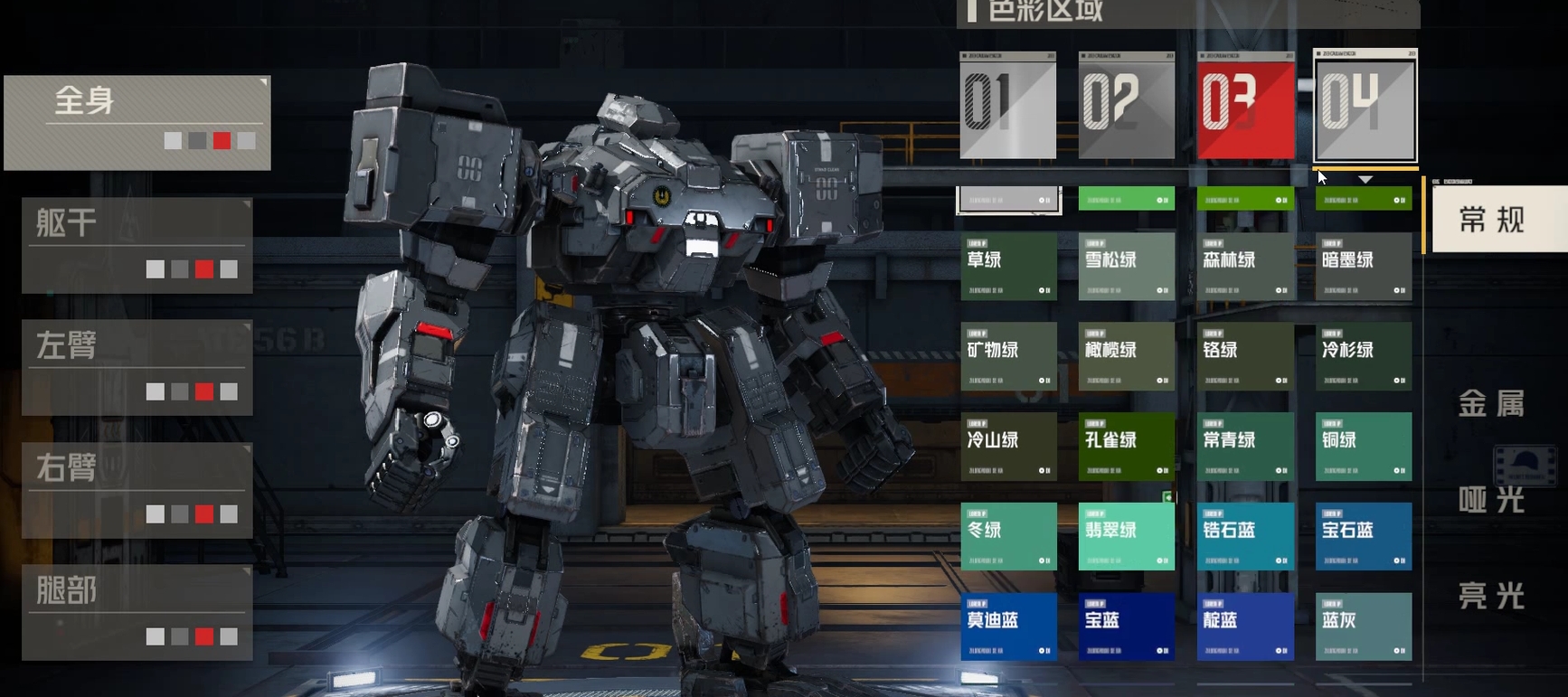The image size is (1568, 697).
Task: Switch to the 金属 metallic finish
Action: (1492, 403)
